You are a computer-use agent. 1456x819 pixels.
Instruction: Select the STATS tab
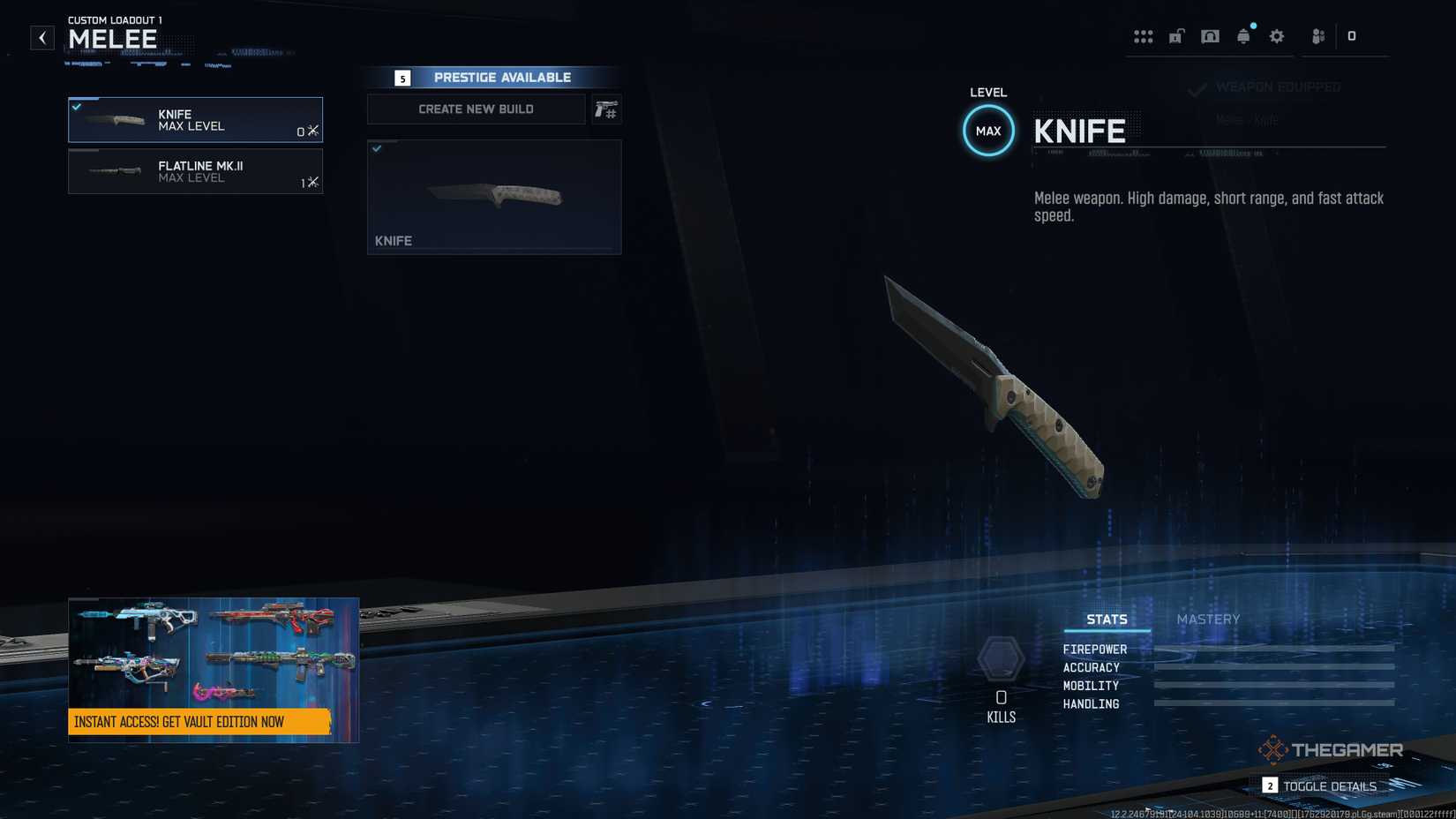pyautogui.click(x=1106, y=619)
